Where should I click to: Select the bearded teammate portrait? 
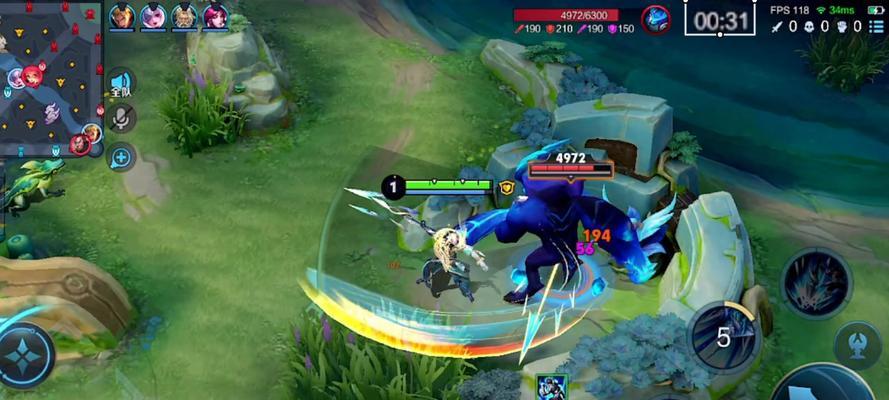pyautogui.click(x=184, y=16)
